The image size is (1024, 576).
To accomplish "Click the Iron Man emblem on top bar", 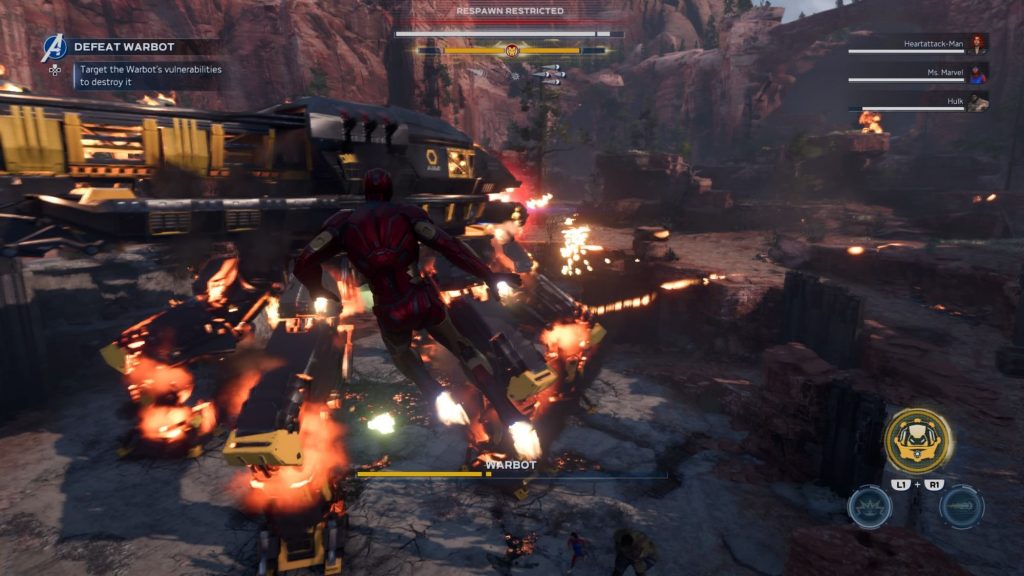I will coord(512,50).
